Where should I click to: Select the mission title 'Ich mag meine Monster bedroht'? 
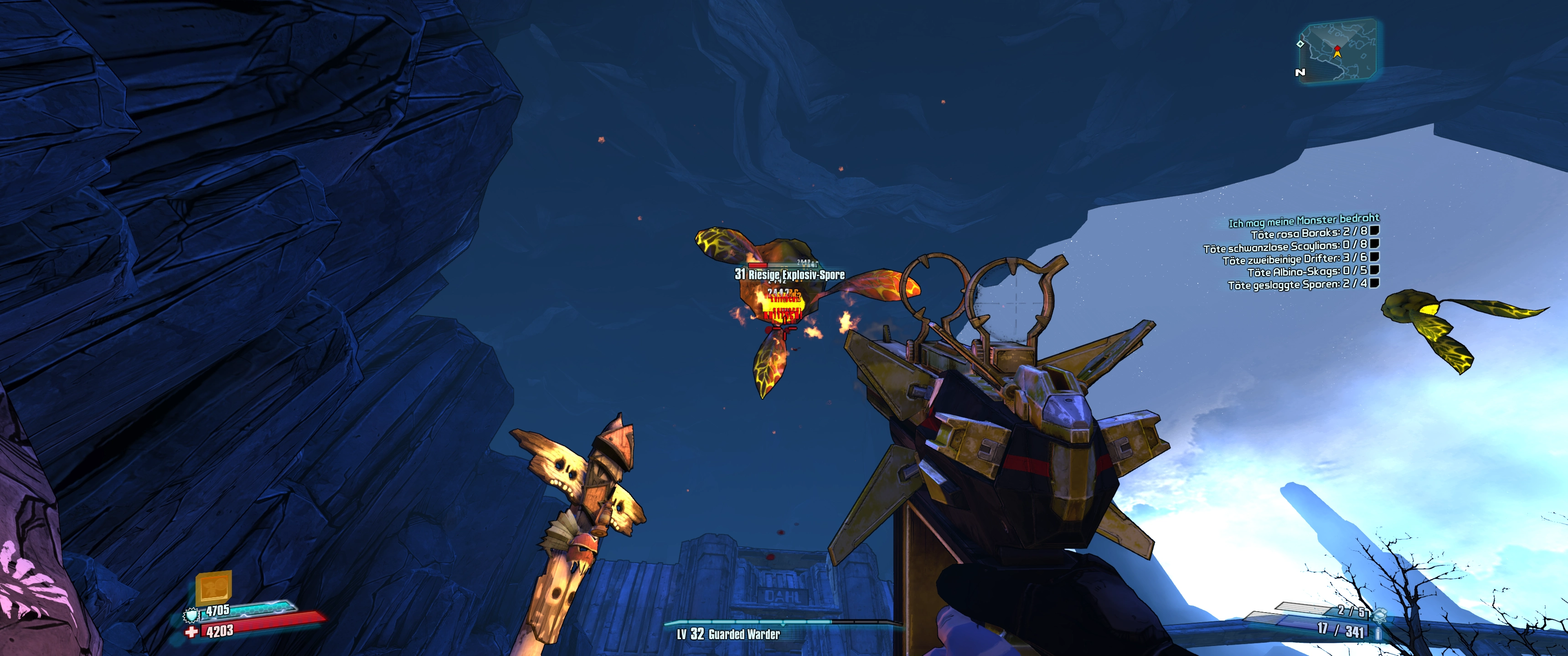tap(1303, 221)
